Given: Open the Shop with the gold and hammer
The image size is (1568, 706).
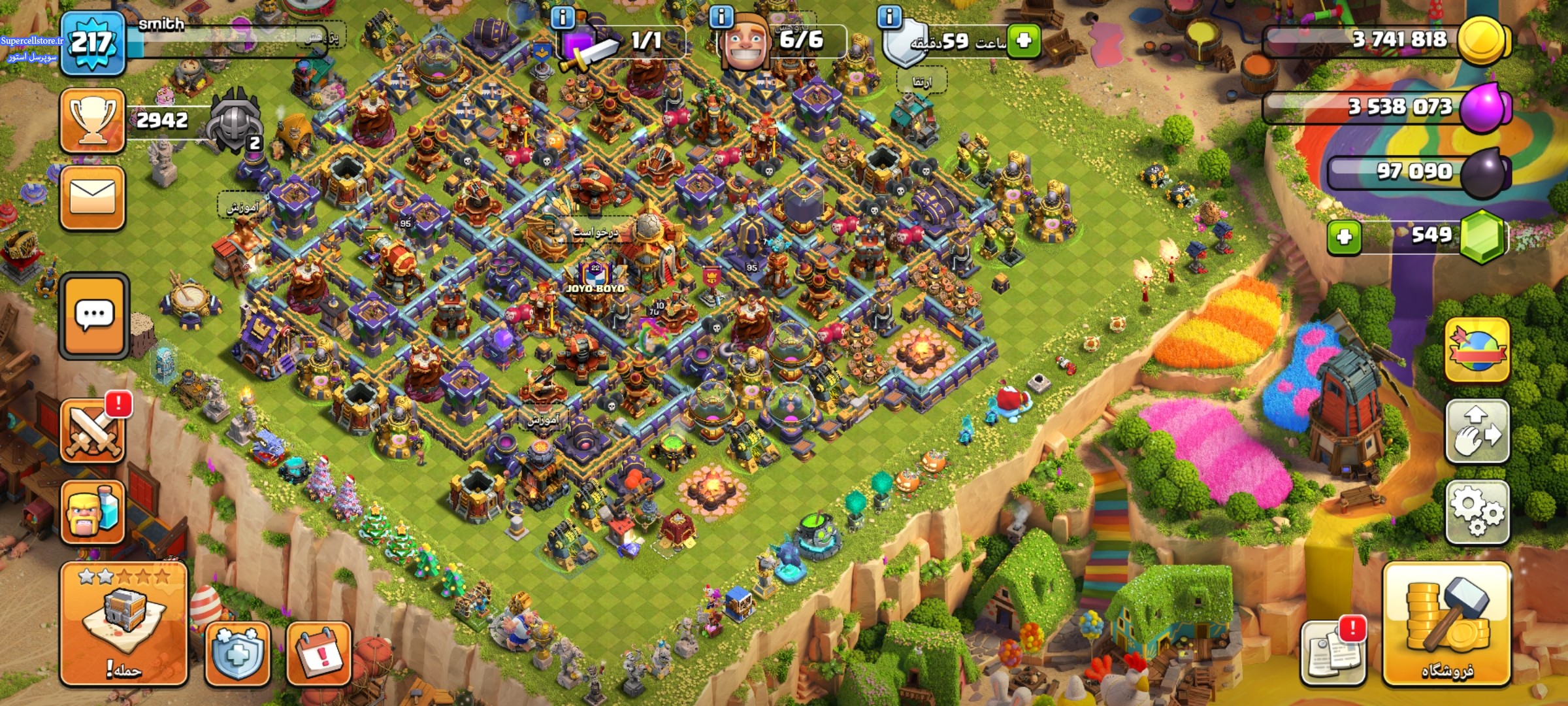Looking at the screenshot, I should click(x=1446, y=624).
